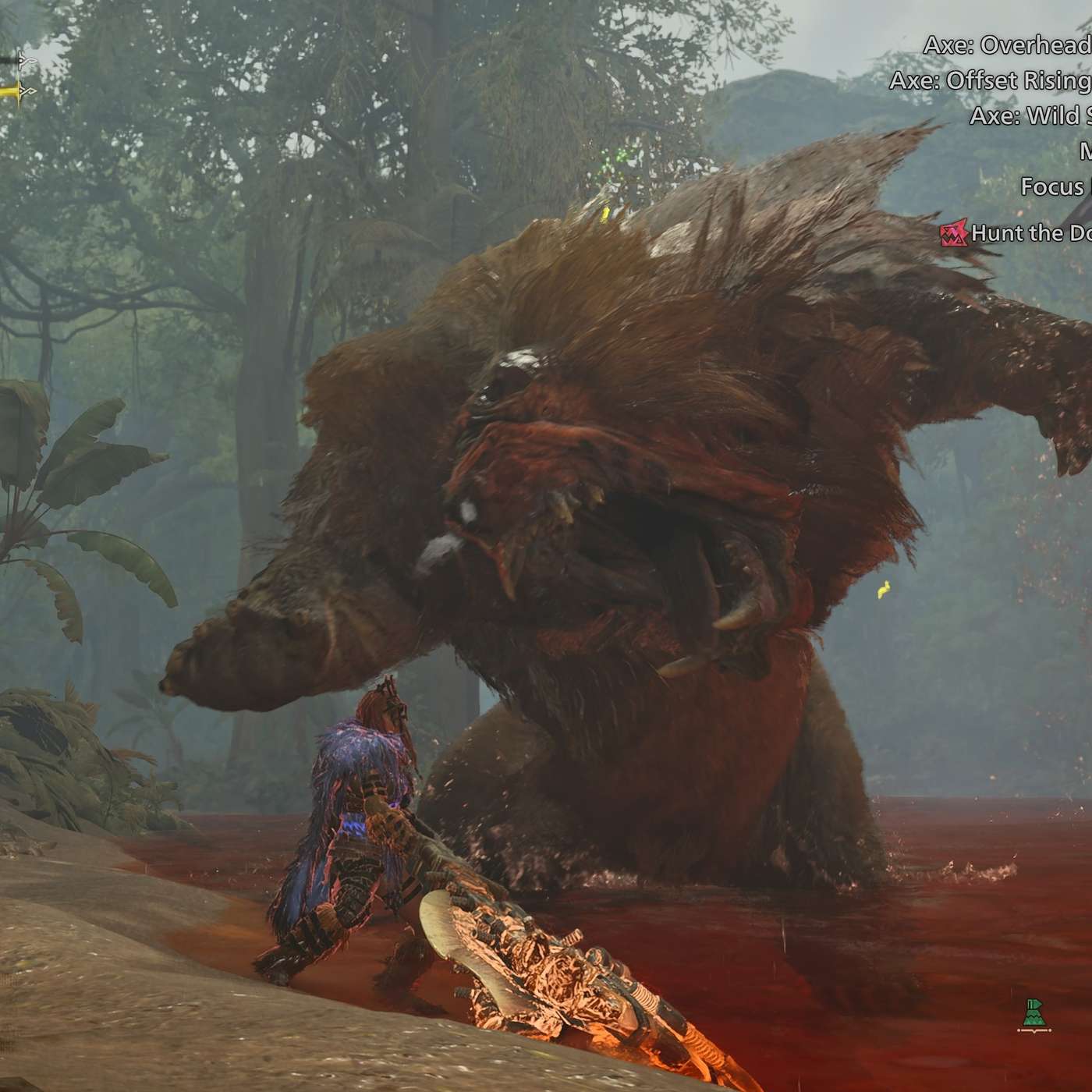Select the Axe: Overhead move entry

click(x=1008, y=45)
